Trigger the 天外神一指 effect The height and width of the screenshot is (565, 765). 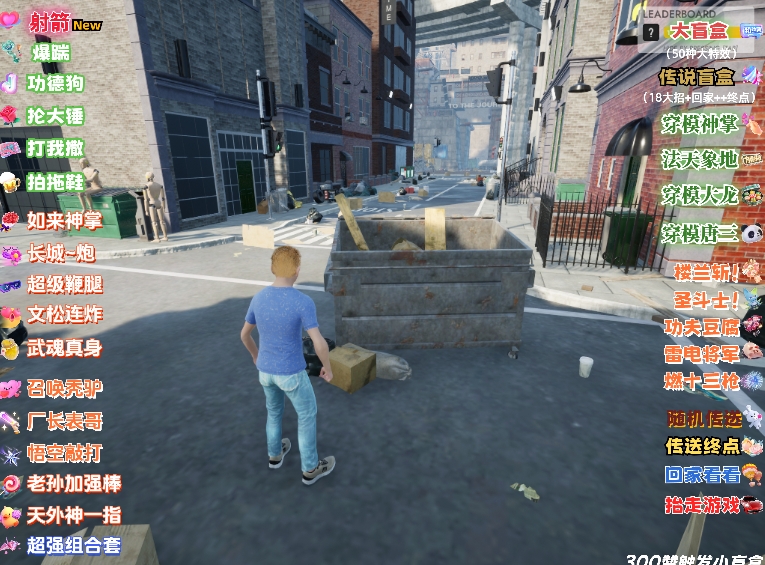(x=74, y=515)
